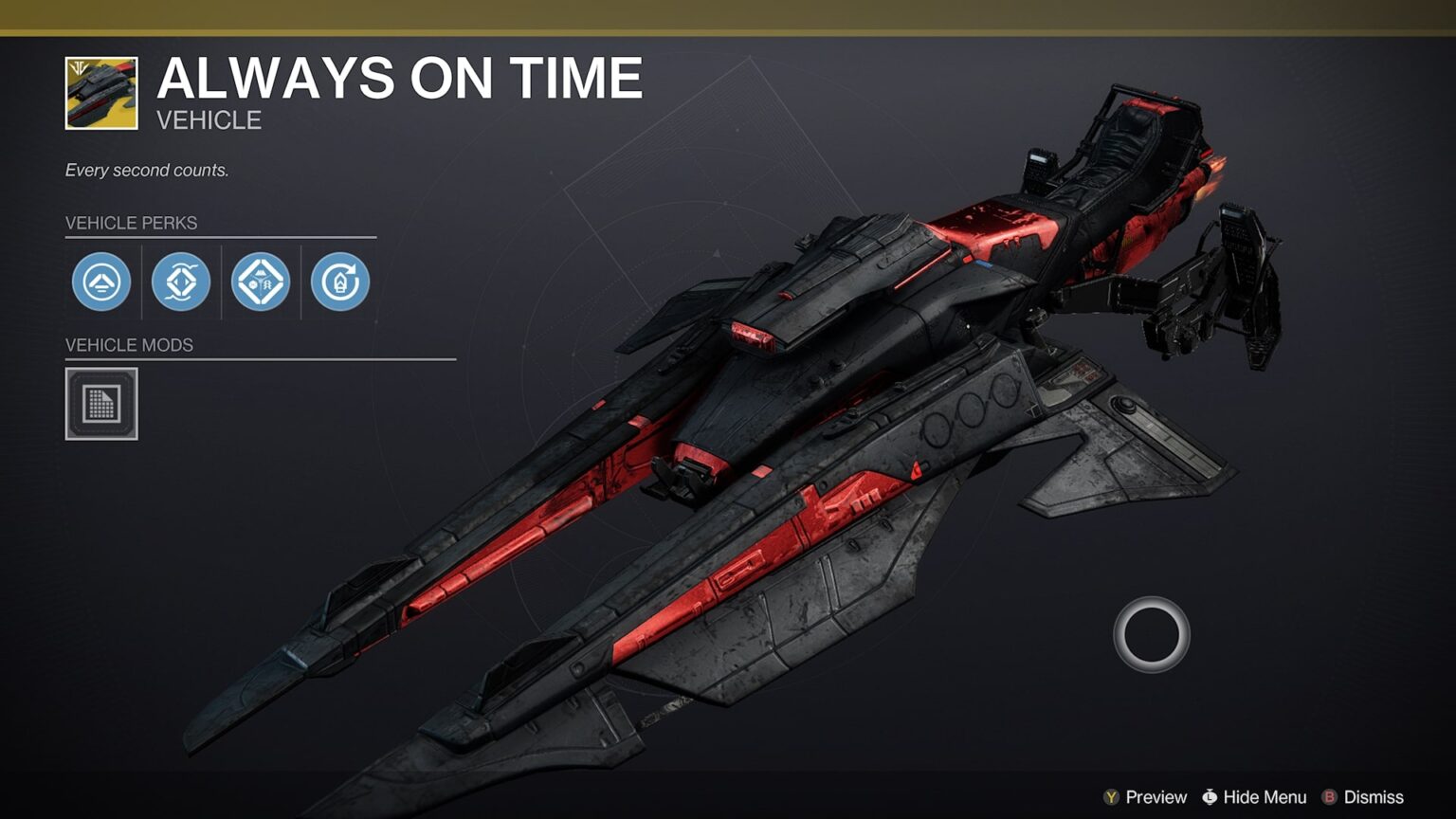Click the diamond-shaped second vehicle perk

pyautogui.click(x=181, y=282)
